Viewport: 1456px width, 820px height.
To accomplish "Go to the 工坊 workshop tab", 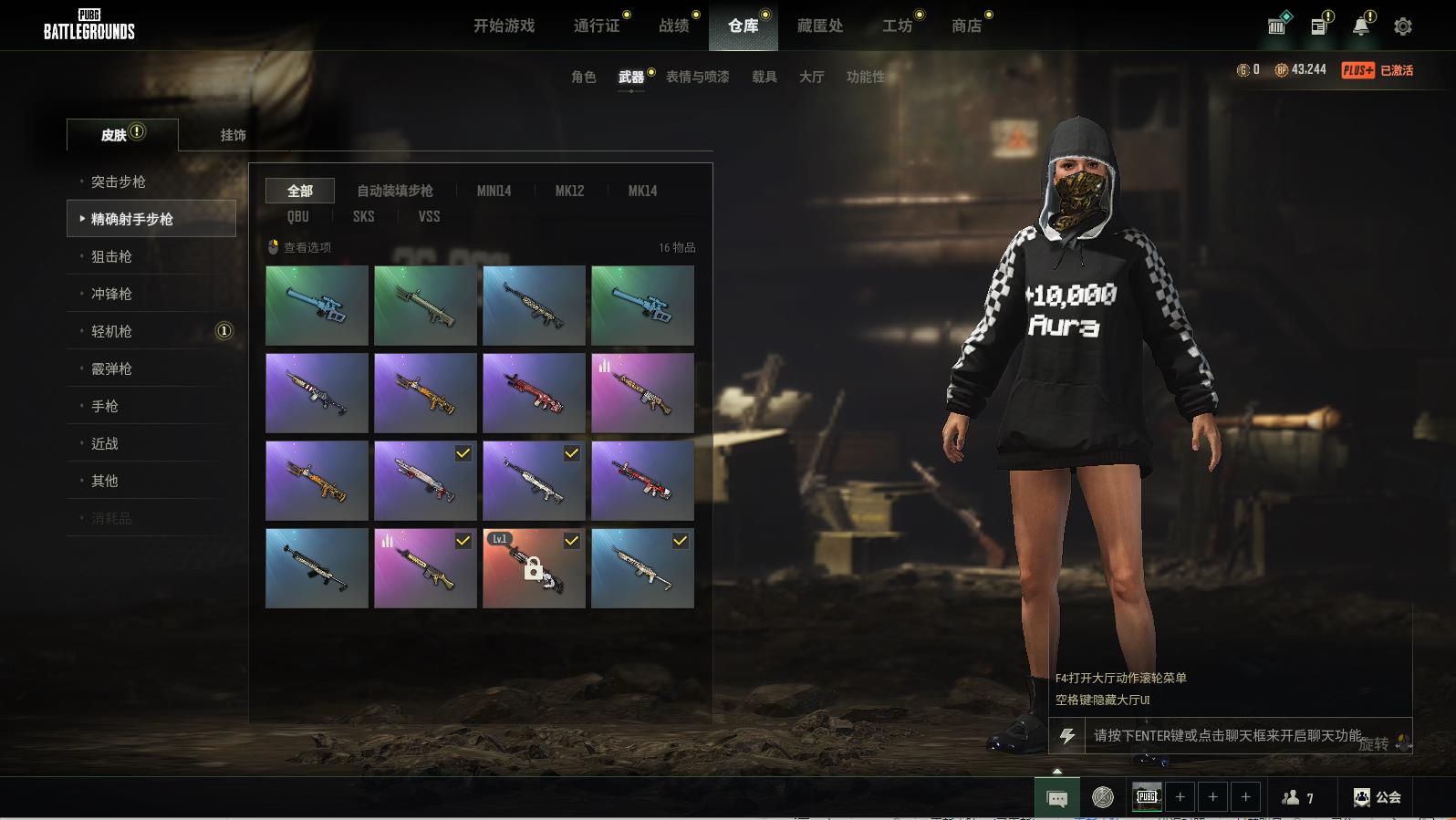I will [x=897, y=26].
